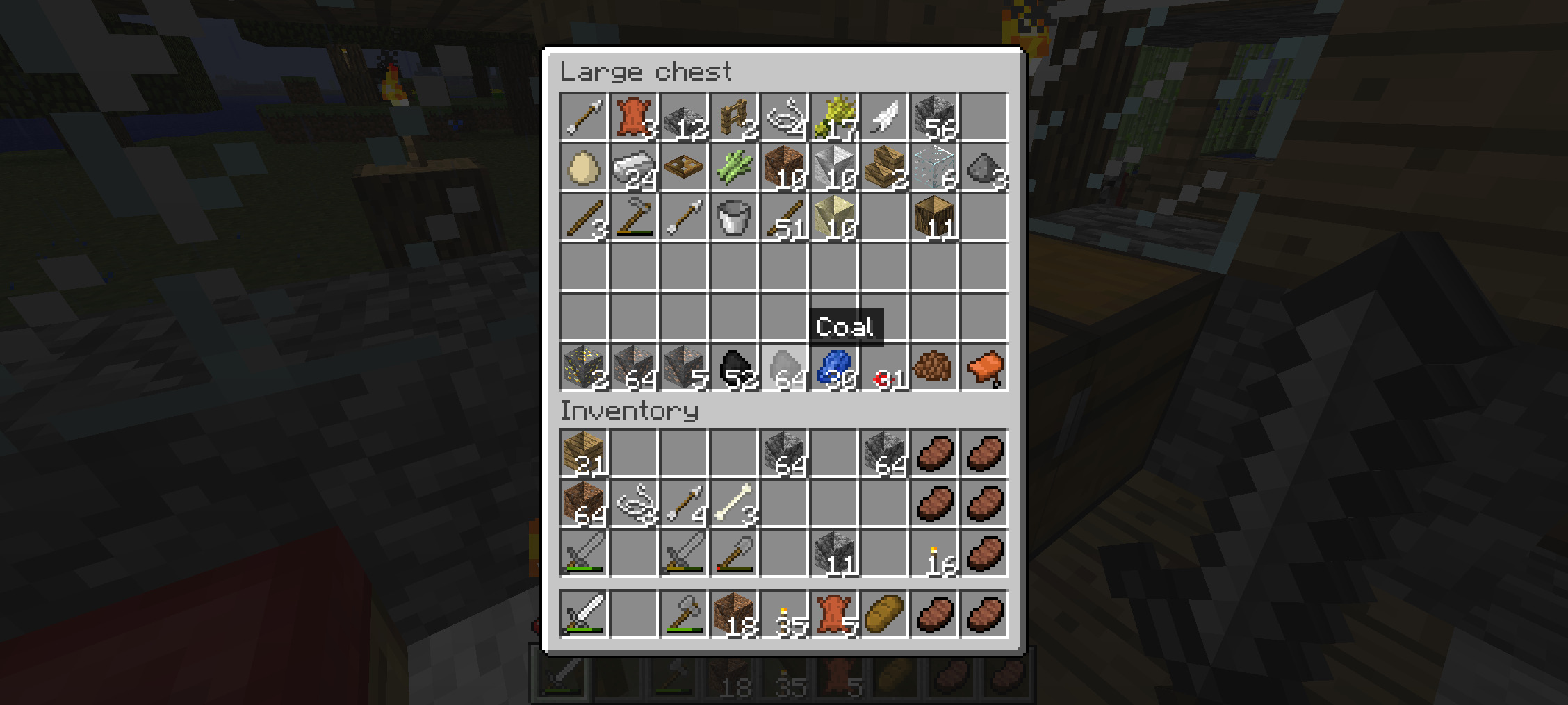Pick up the stack of 24 iron ingots
The width and height of the screenshot is (1568, 705).
coord(634,167)
